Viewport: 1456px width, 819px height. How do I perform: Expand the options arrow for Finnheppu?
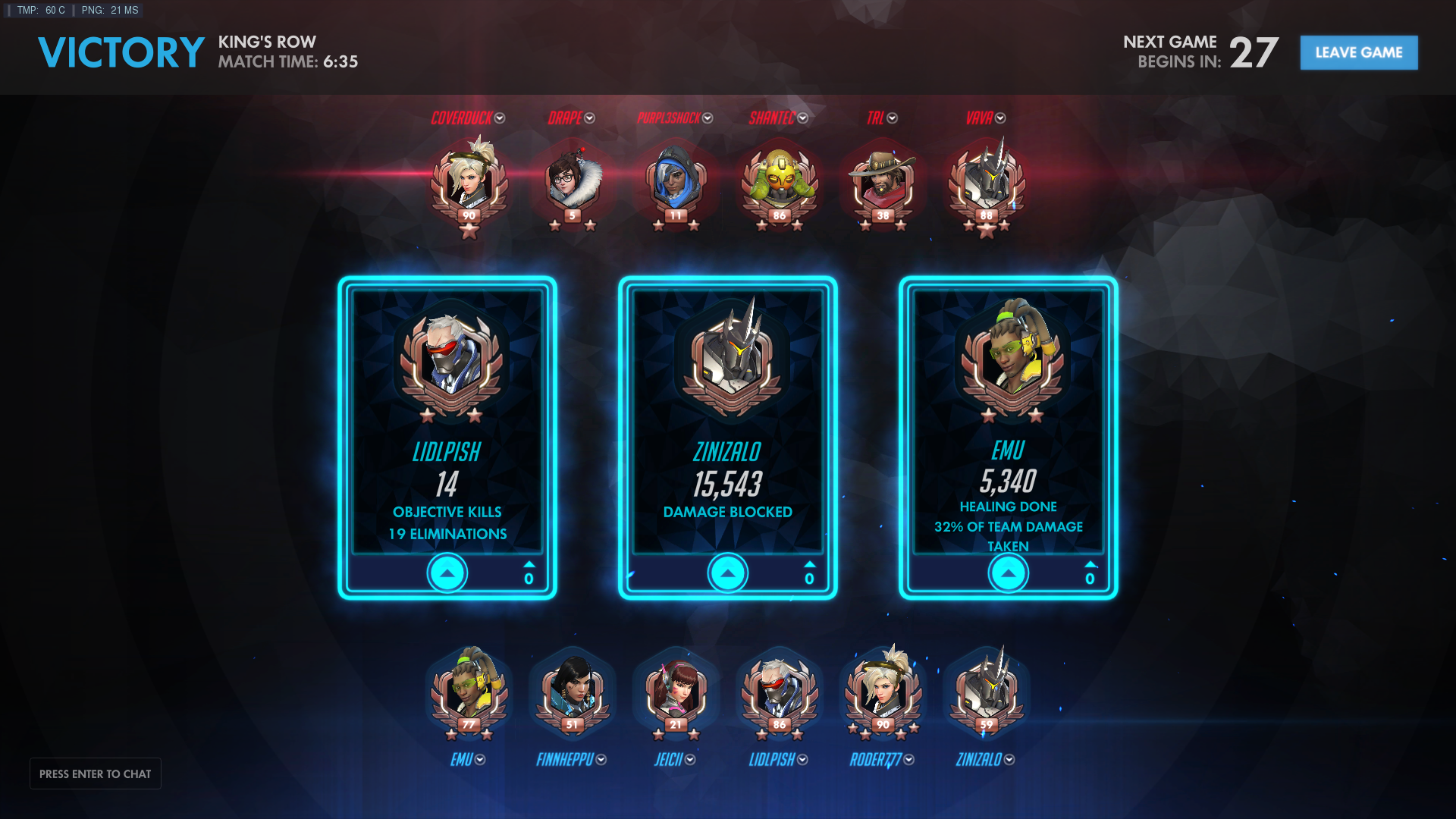pyautogui.click(x=601, y=760)
